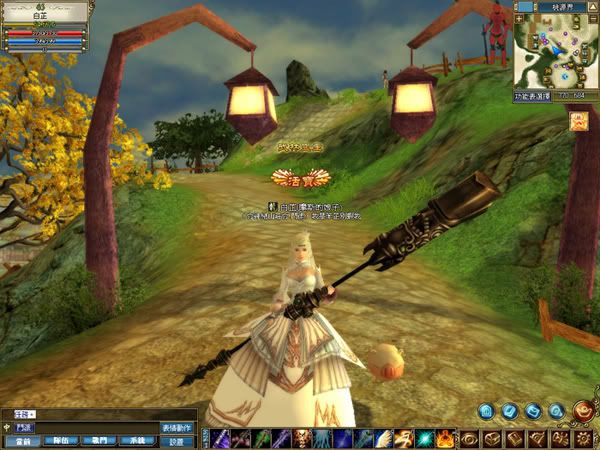Open the 設置 chat settings button
600x450 pixels.
(177, 440)
